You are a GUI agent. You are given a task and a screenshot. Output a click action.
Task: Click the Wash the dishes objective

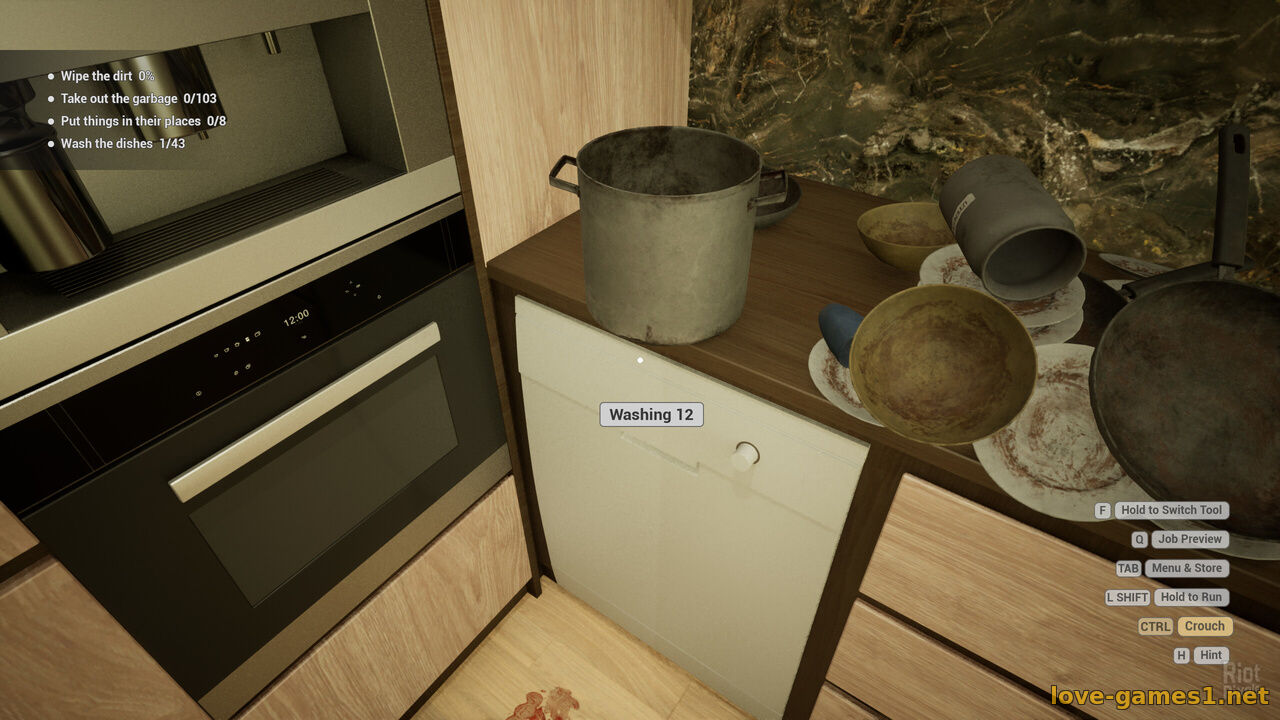pyautogui.click(x=122, y=144)
